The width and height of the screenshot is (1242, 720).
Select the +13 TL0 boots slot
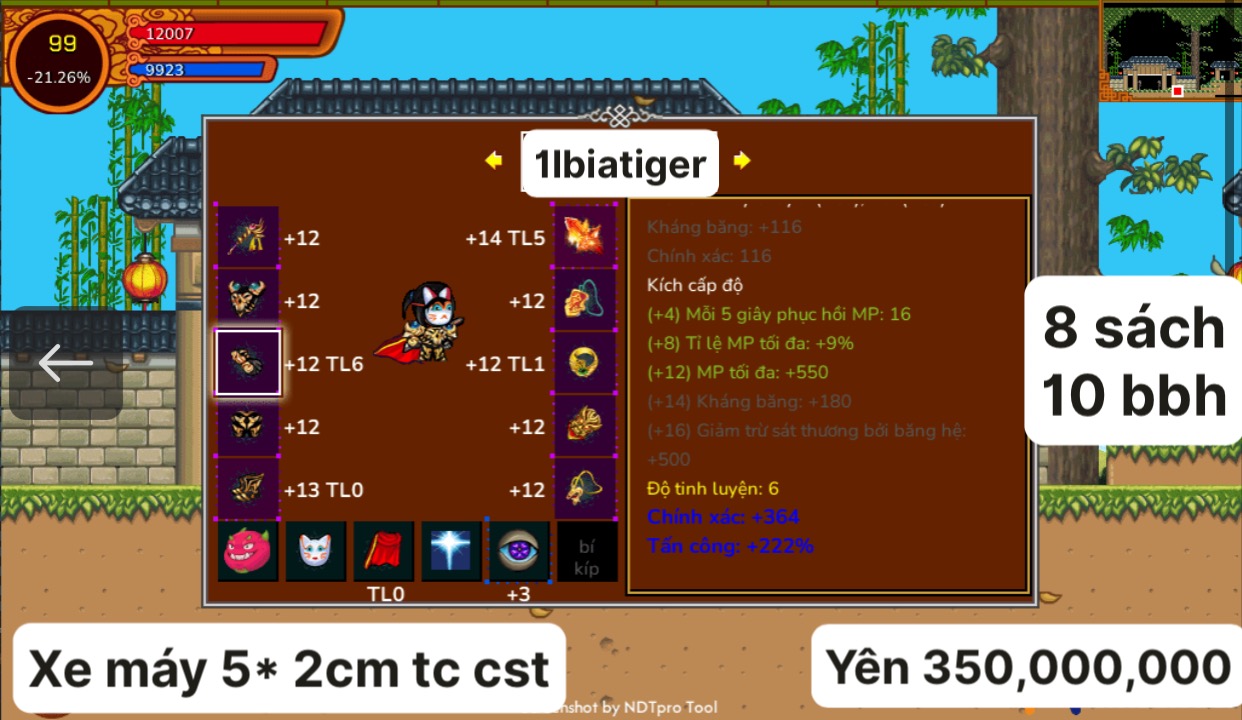coord(248,489)
